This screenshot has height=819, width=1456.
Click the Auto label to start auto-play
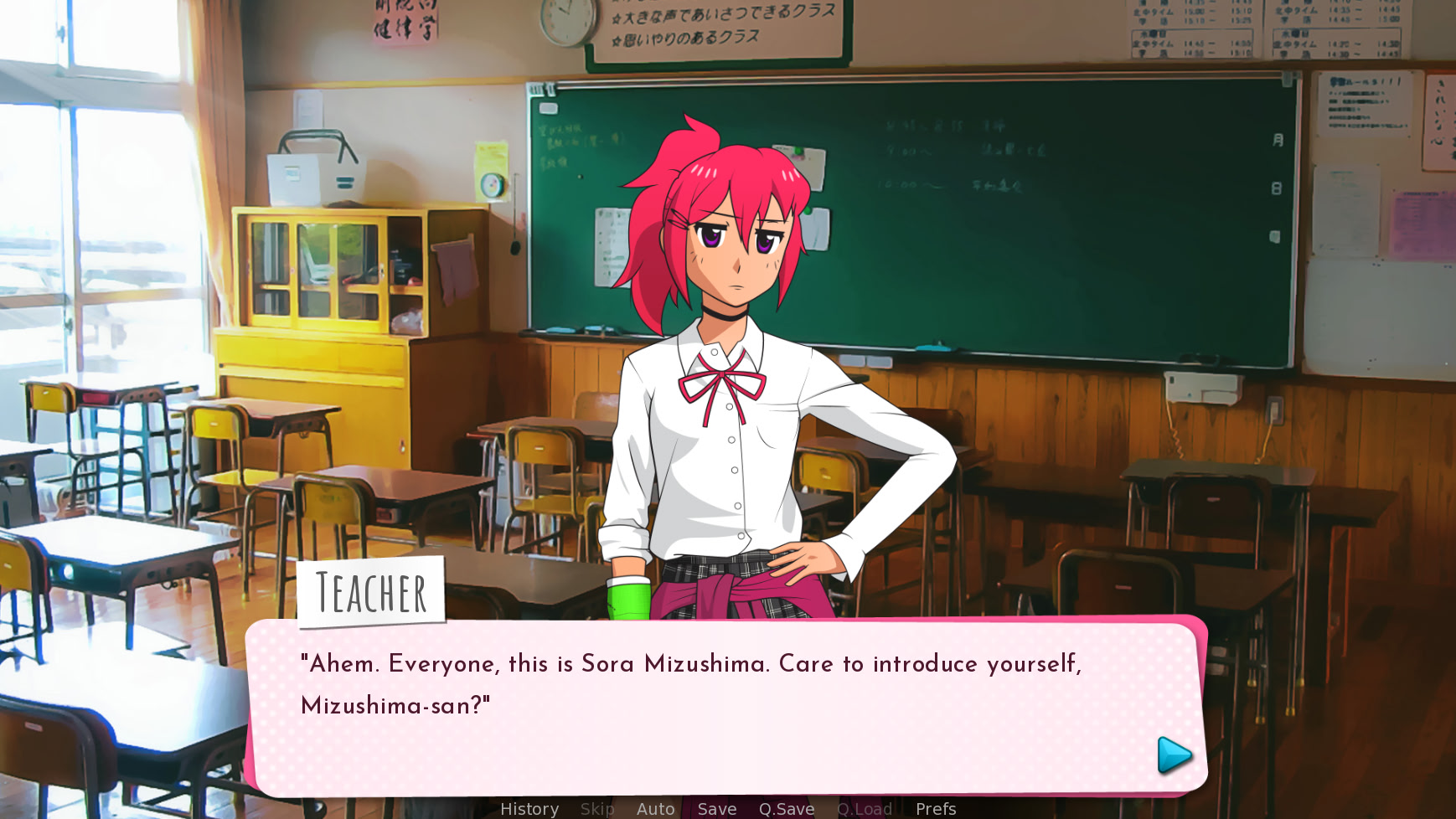[655, 809]
